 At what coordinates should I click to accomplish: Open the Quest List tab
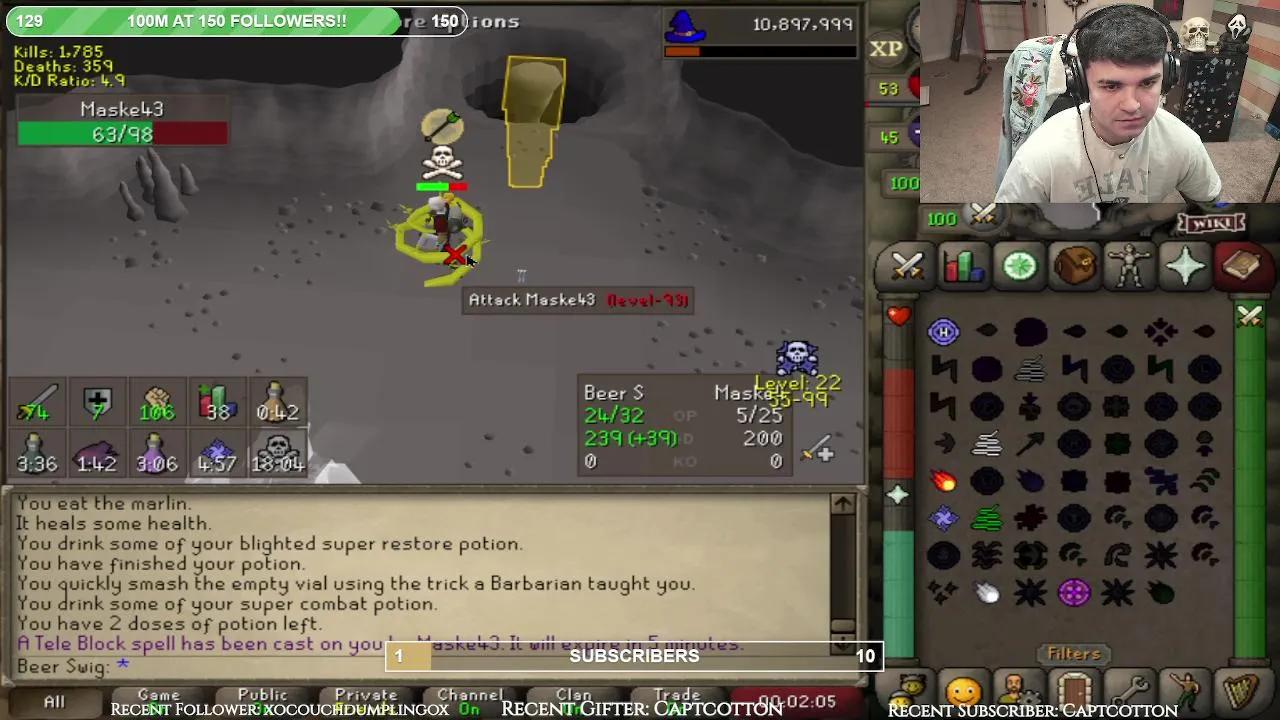pos(1019,265)
